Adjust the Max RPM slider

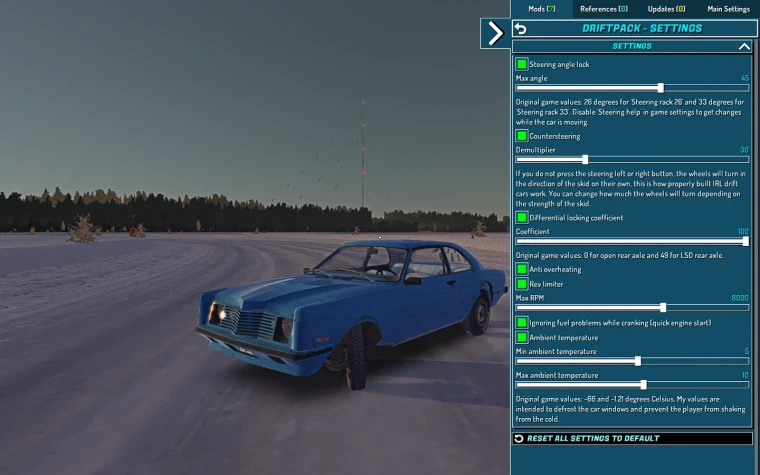click(x=663, y=307)
